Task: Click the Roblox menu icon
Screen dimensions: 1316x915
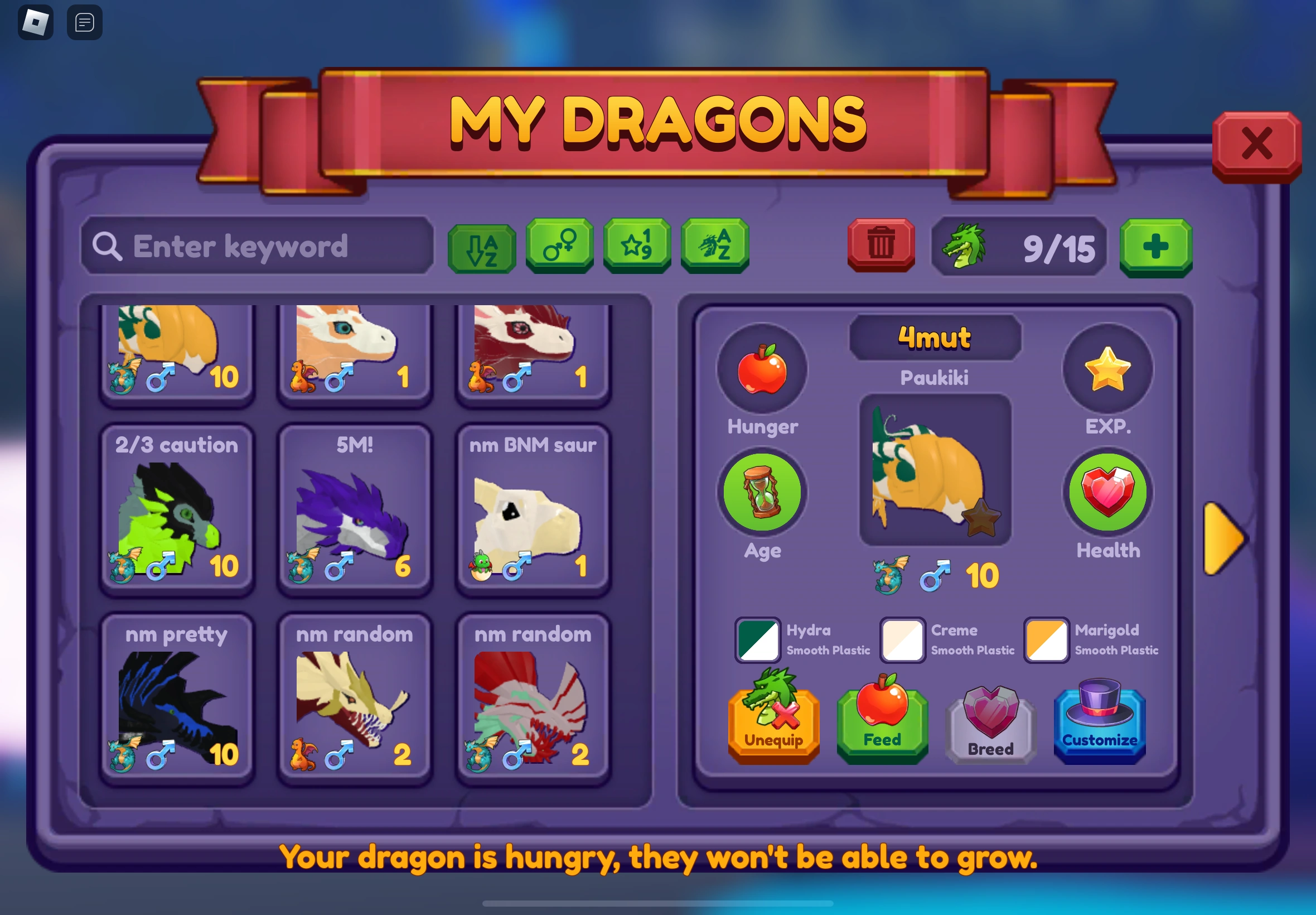Action: click(x=36, y=22)
